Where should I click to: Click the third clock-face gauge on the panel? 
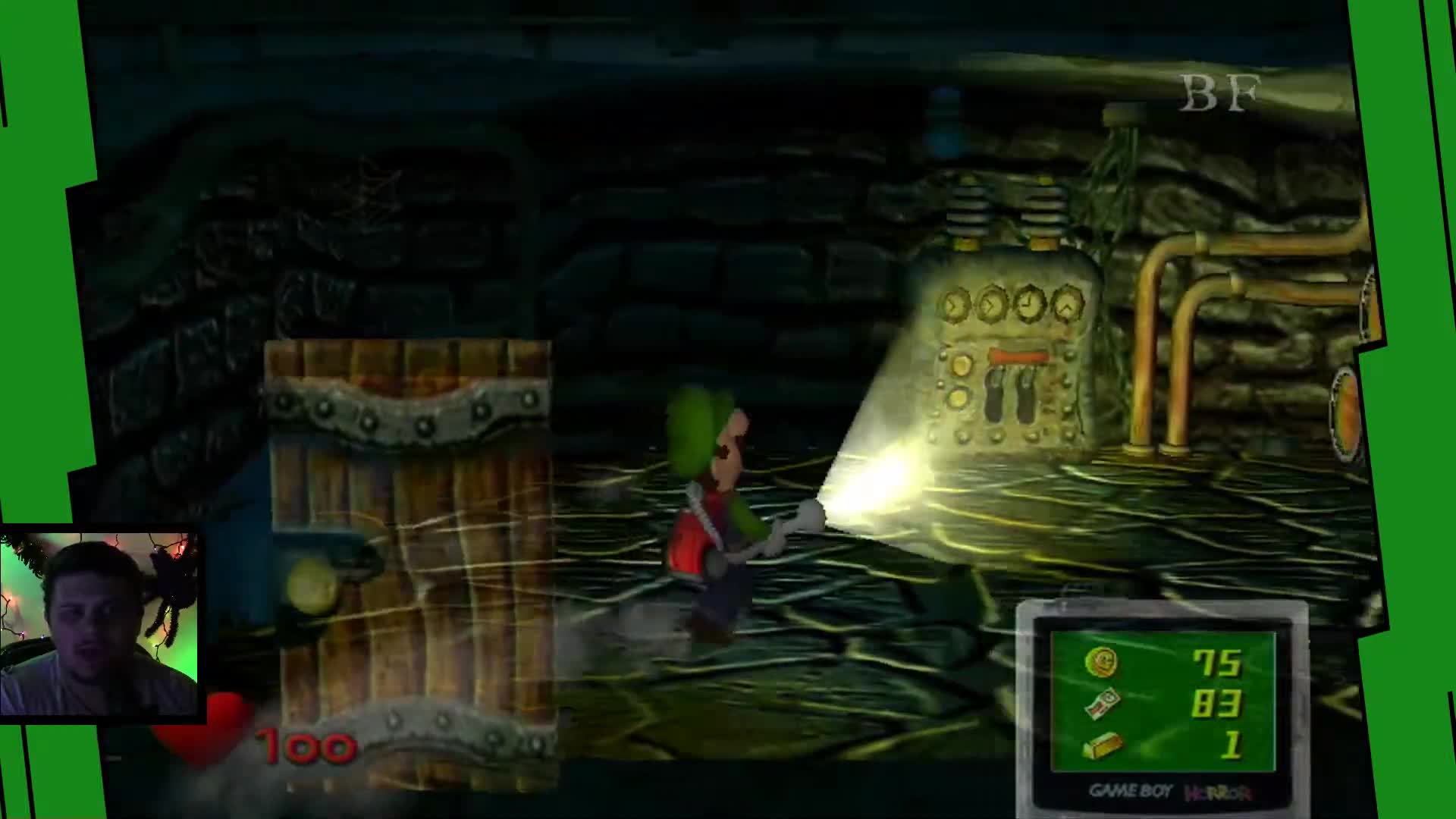1029,303
